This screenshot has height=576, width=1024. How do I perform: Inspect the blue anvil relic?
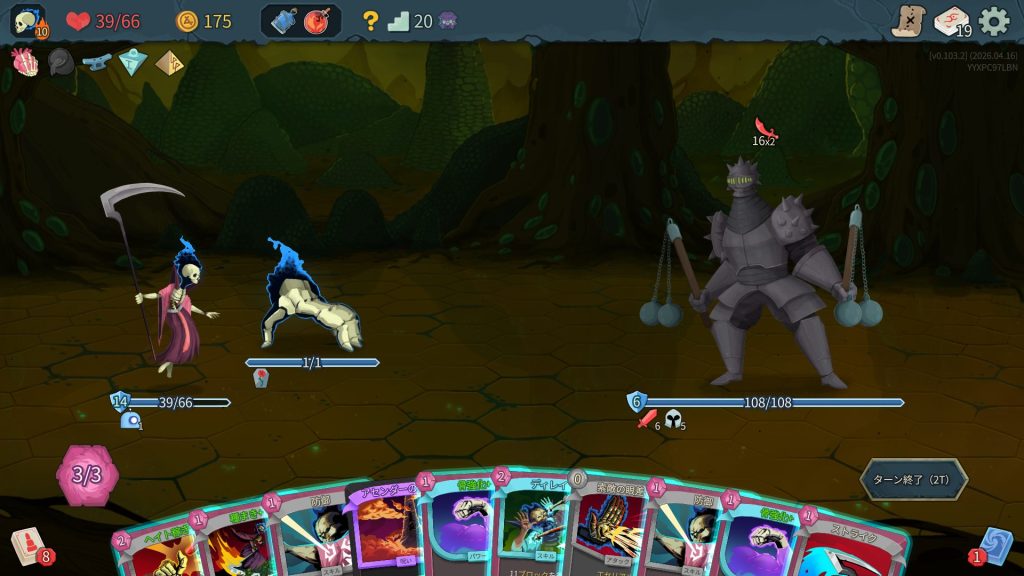(x=96, y=62)
